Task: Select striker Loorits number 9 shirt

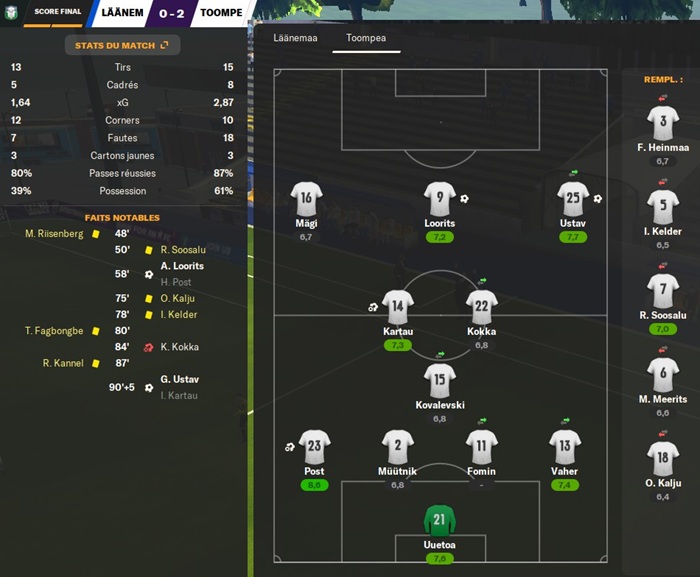Action: tap(439, 200)
